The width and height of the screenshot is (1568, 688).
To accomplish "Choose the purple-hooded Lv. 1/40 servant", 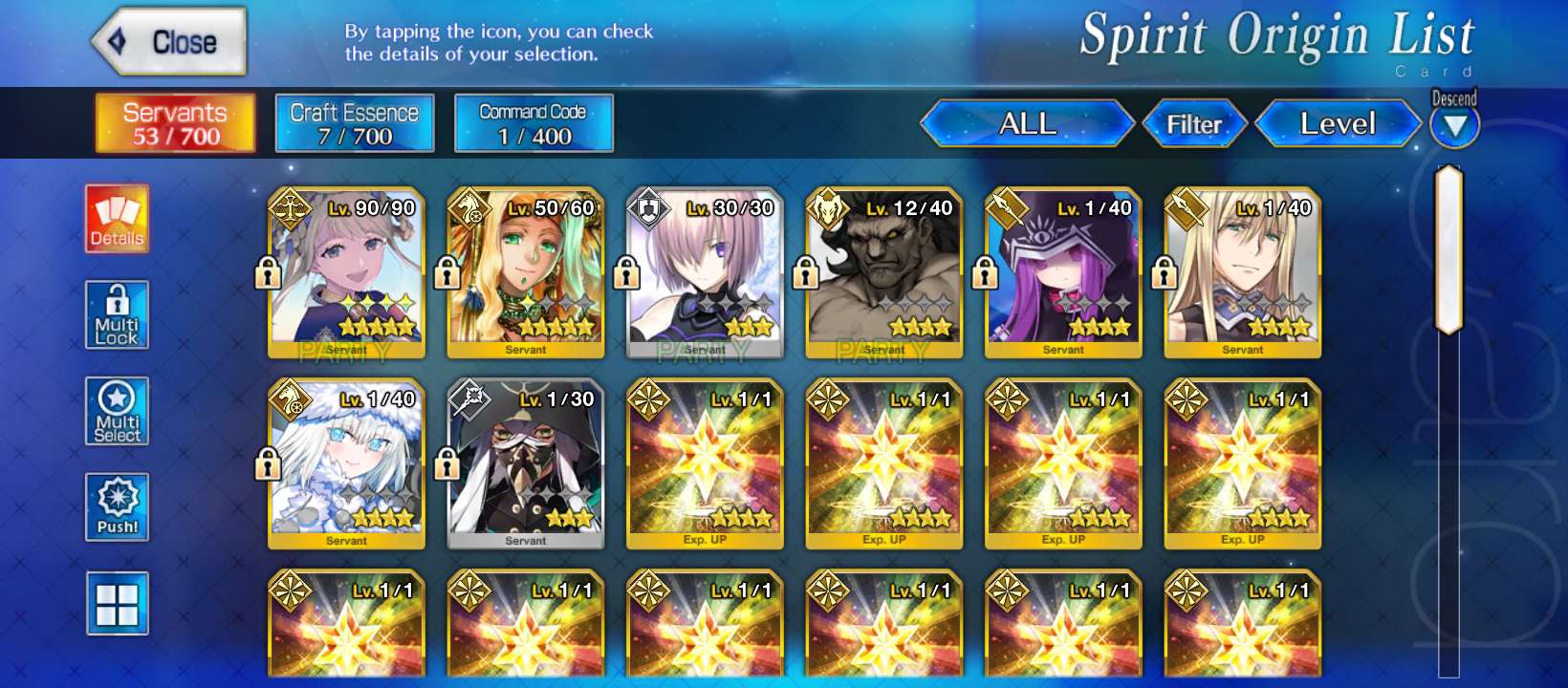I will (x=1063, y=272).
